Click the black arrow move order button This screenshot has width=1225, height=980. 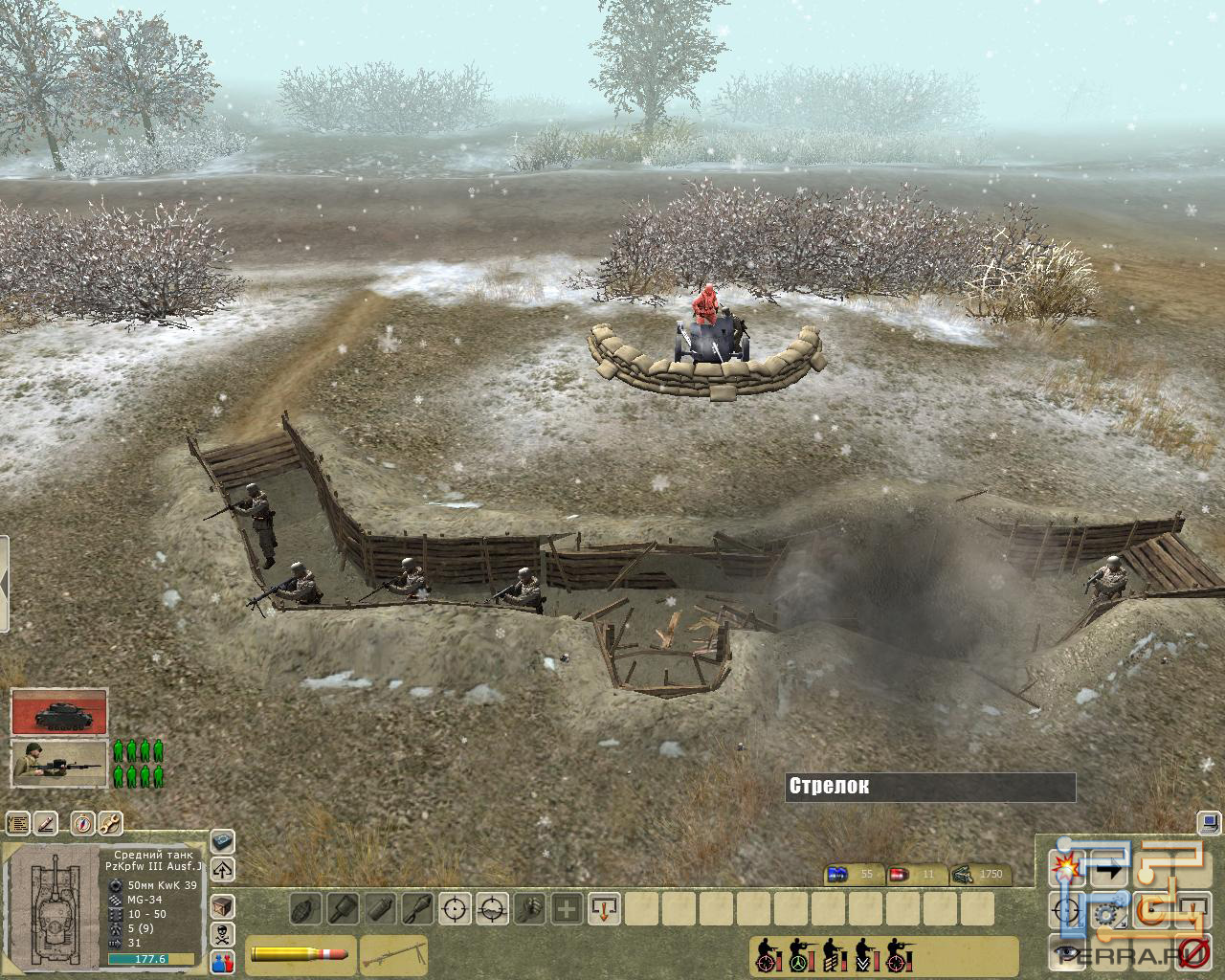click(x=1110, y=870)
